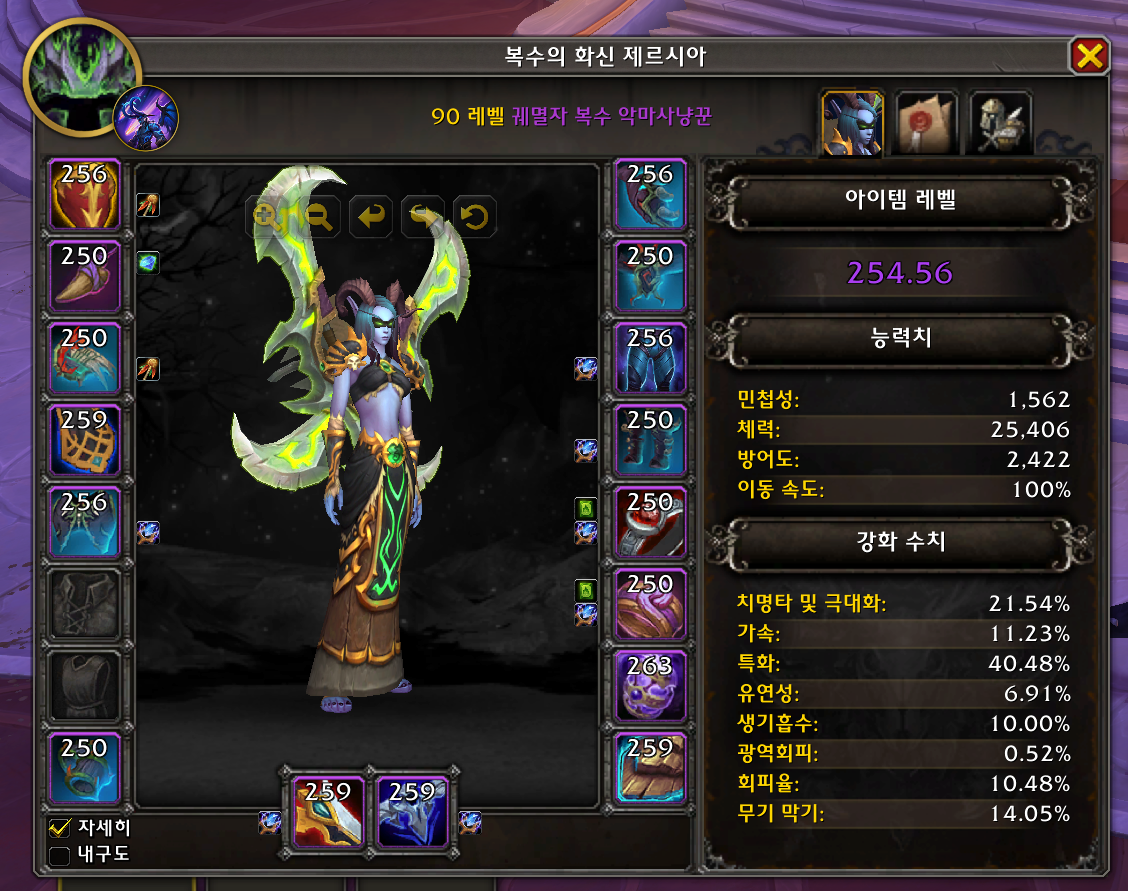This screenshot has height=891, width=1128.
Task: Toggle the 자세히 checkbox
Action: point(60,828)
